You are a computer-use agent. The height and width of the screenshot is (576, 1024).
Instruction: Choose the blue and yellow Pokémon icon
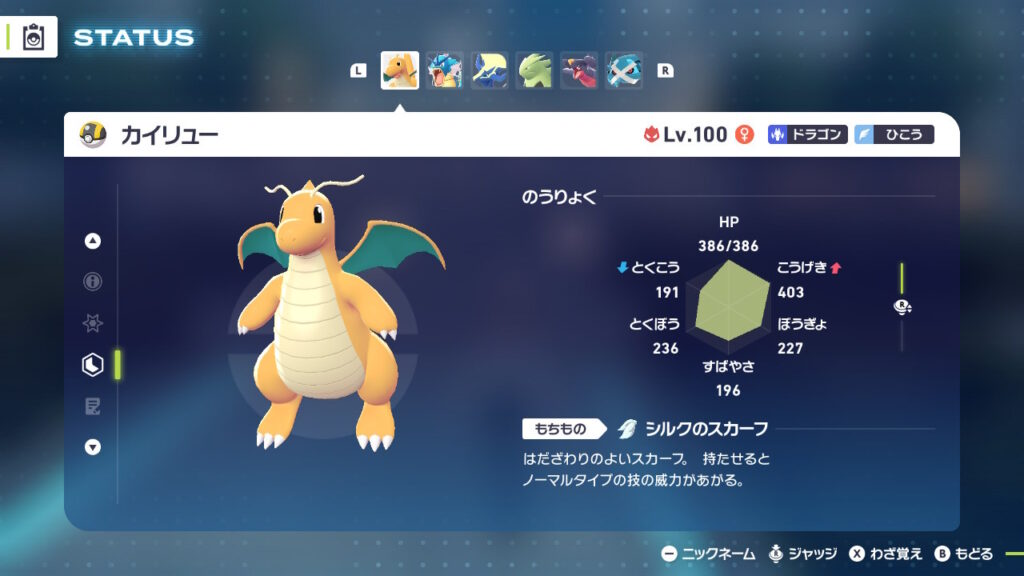click(489, 71)
